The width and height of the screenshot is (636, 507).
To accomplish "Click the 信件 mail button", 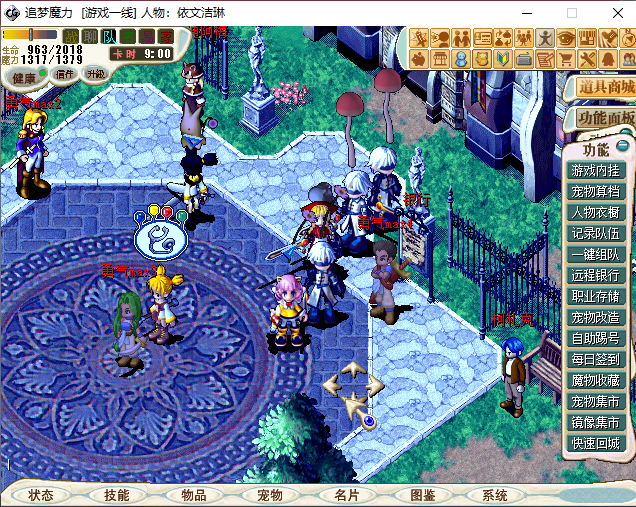I will tap(65, 74).
